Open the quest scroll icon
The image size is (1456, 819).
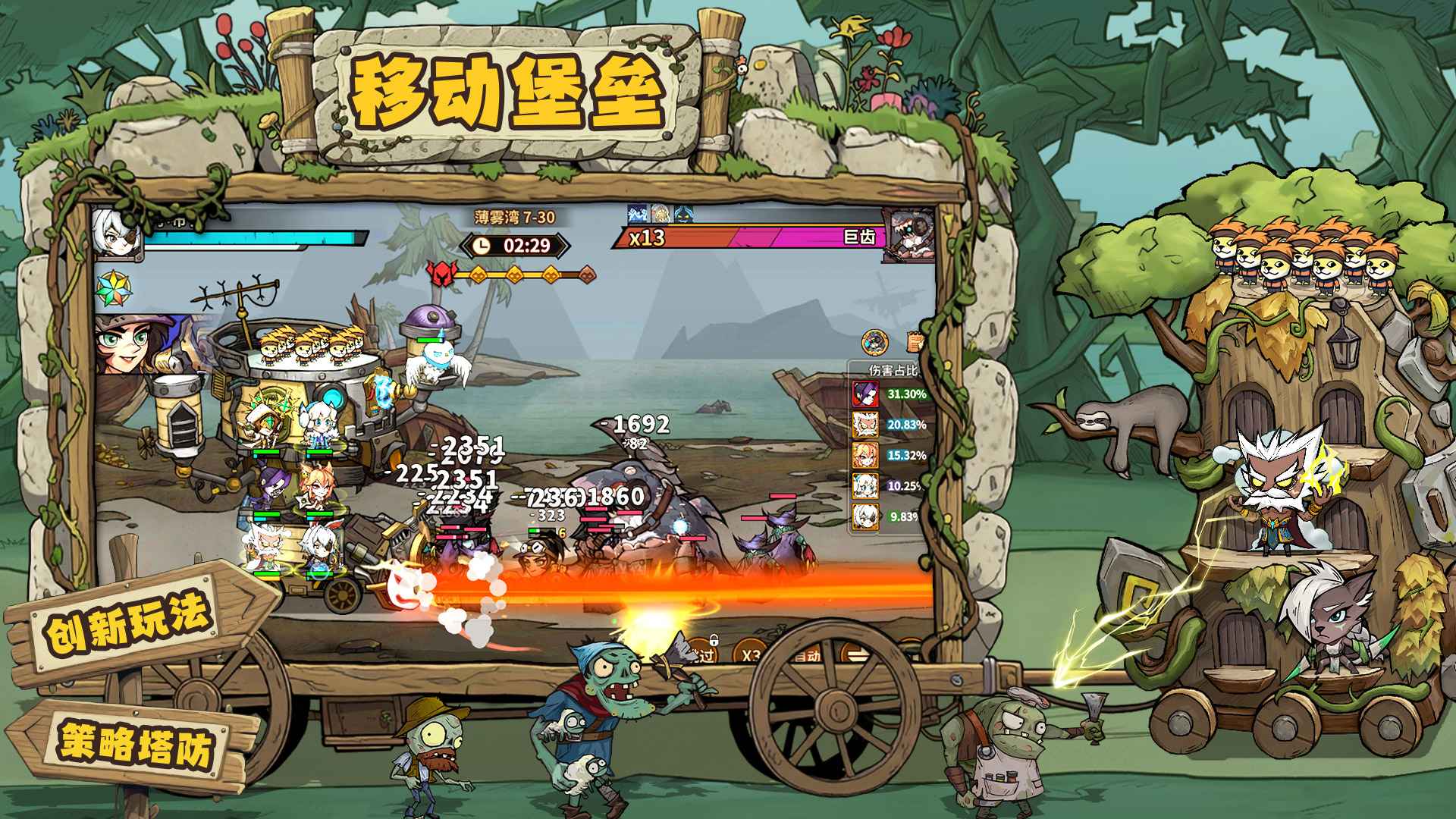point(915,343)
